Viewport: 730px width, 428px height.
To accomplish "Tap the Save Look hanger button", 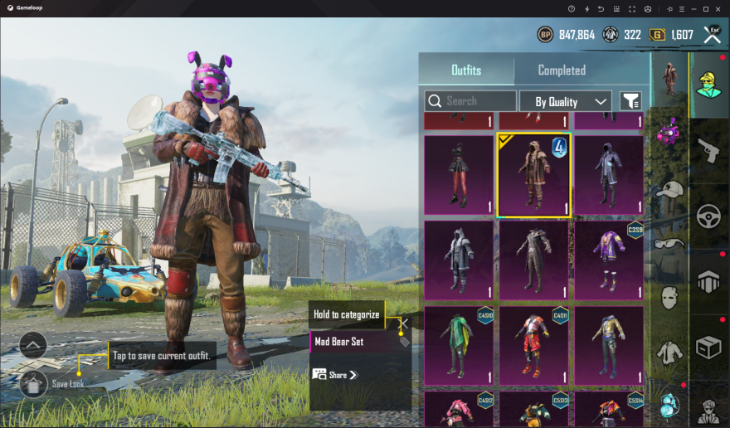I will [x=33, y=383].
